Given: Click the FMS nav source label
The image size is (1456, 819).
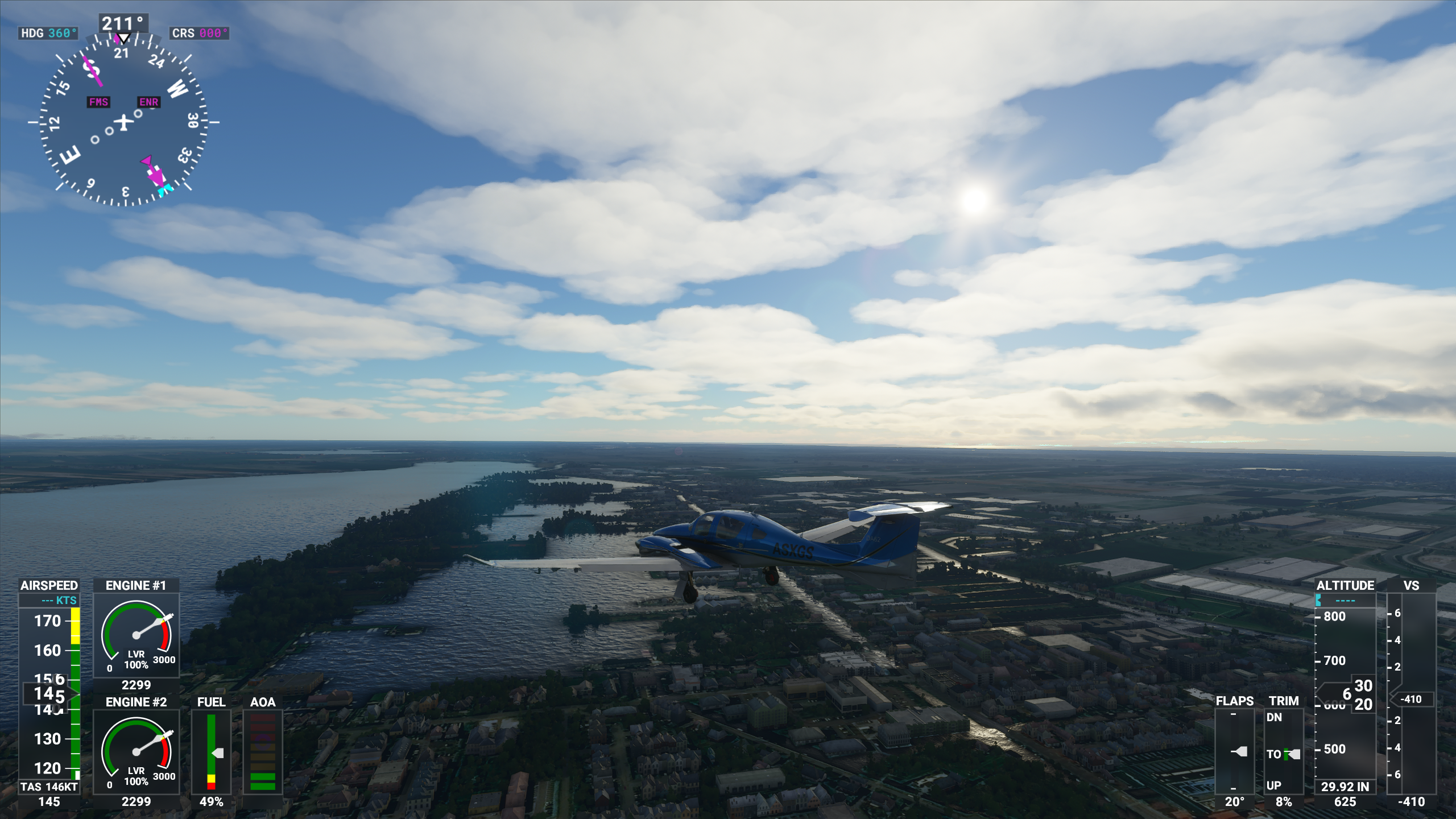Looking at the screenshot, I should coord(98,102).
